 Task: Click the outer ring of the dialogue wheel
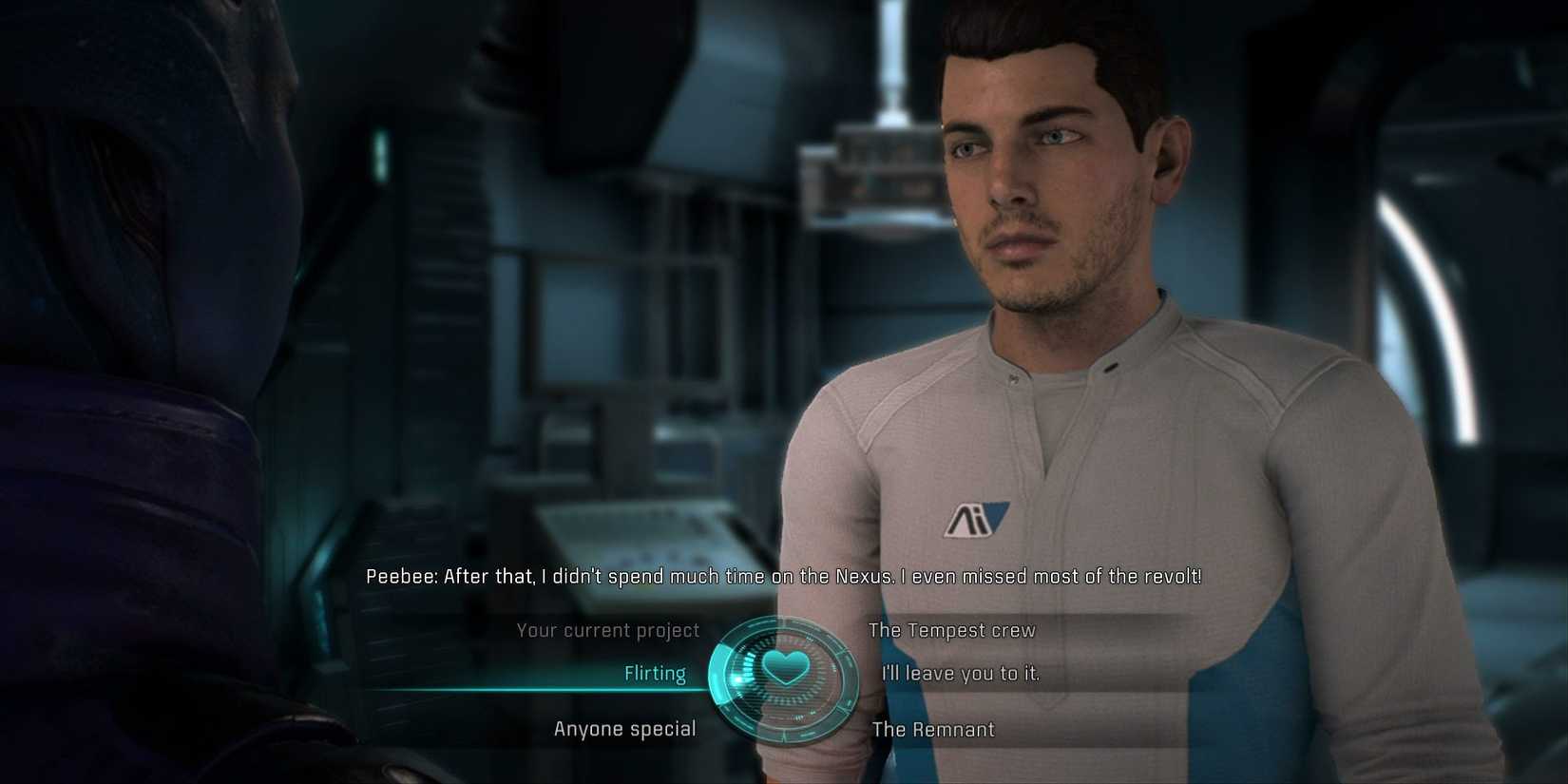pyautogui.click(x=784, y=618)
